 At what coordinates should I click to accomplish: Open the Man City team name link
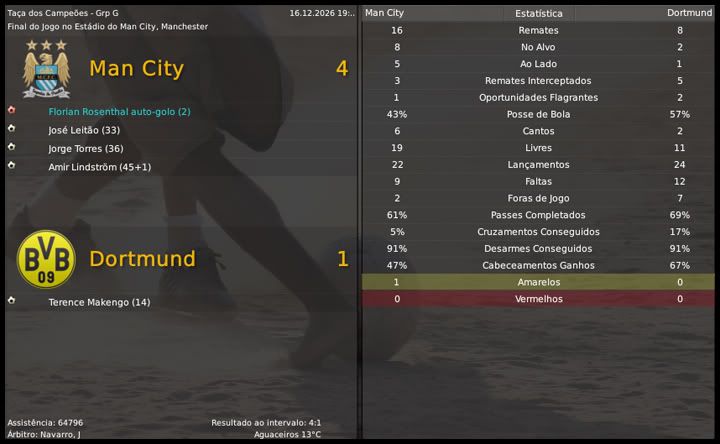pyautogui.click(x=136, y=69)
